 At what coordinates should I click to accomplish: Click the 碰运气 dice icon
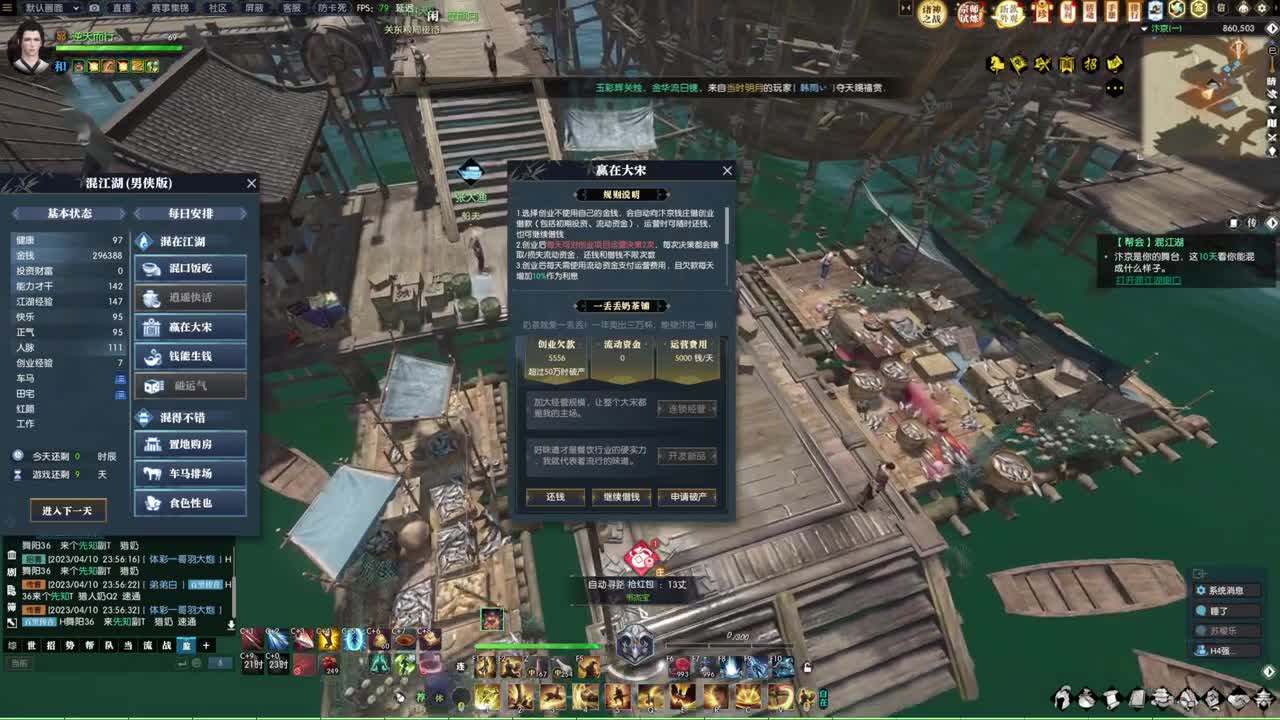coord(152,385)
